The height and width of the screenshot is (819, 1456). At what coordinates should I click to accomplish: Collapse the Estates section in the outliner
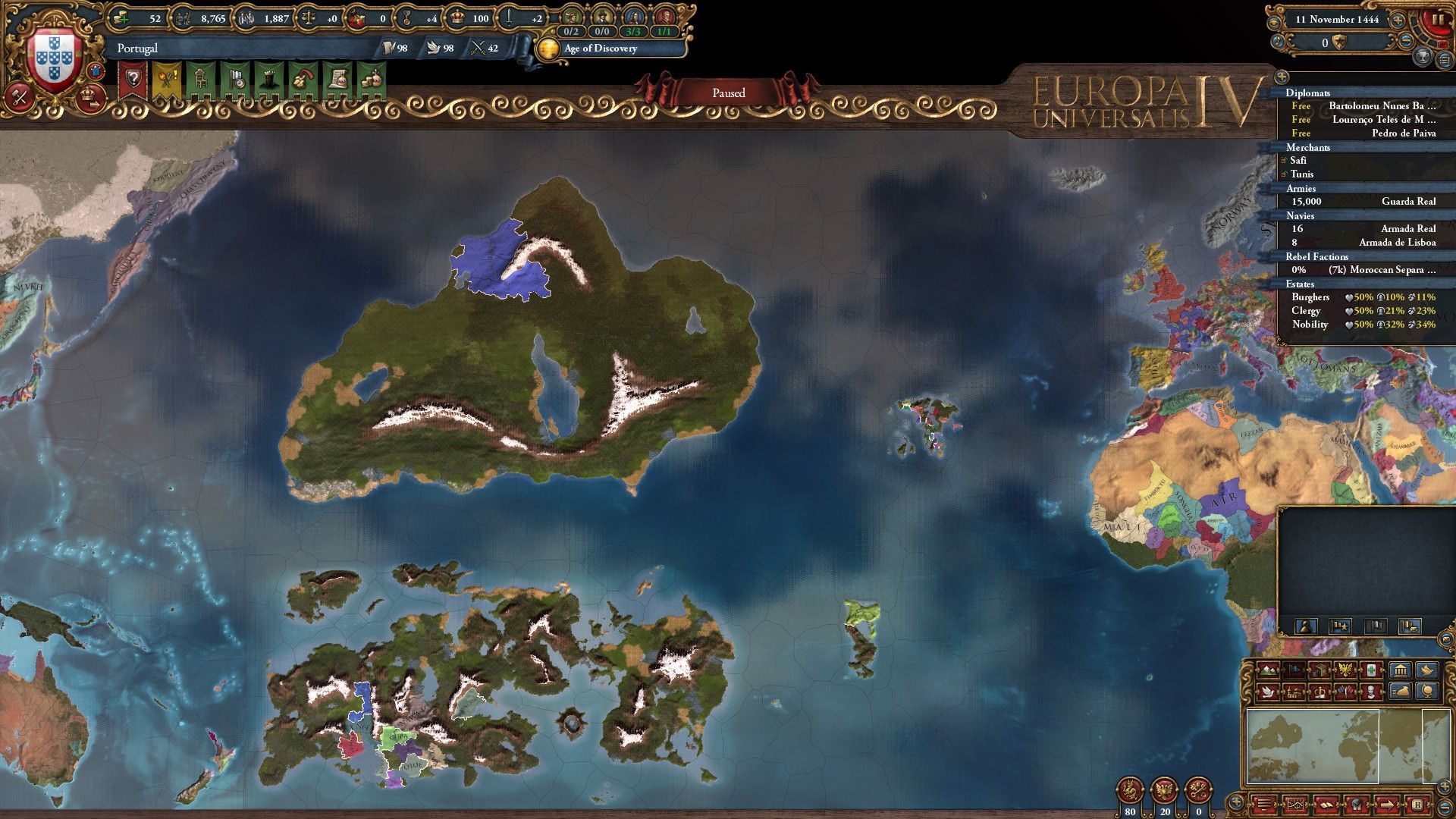pyautogui.click(x=1299, y=284)
